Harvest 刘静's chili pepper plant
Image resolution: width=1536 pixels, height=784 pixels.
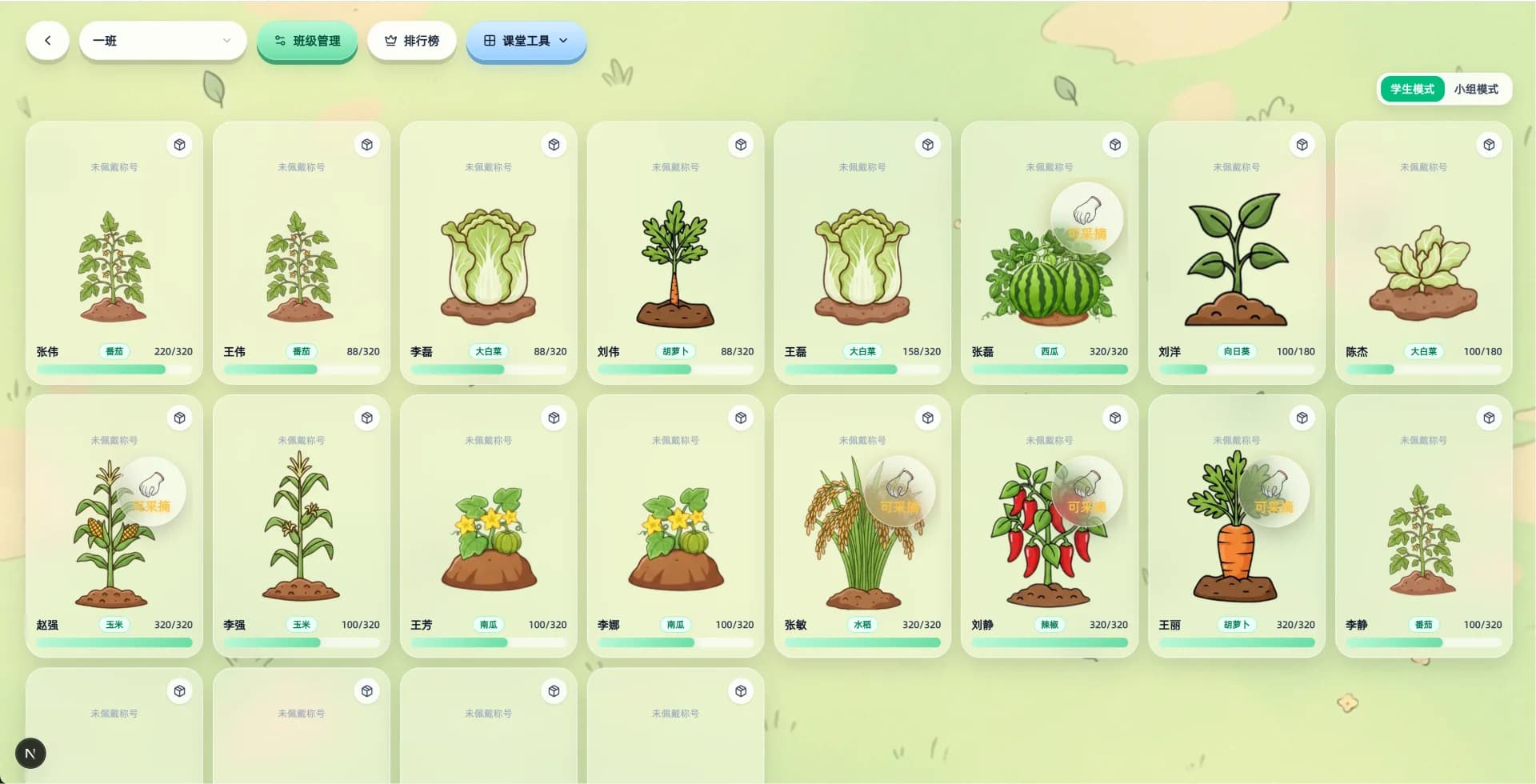1086,491
